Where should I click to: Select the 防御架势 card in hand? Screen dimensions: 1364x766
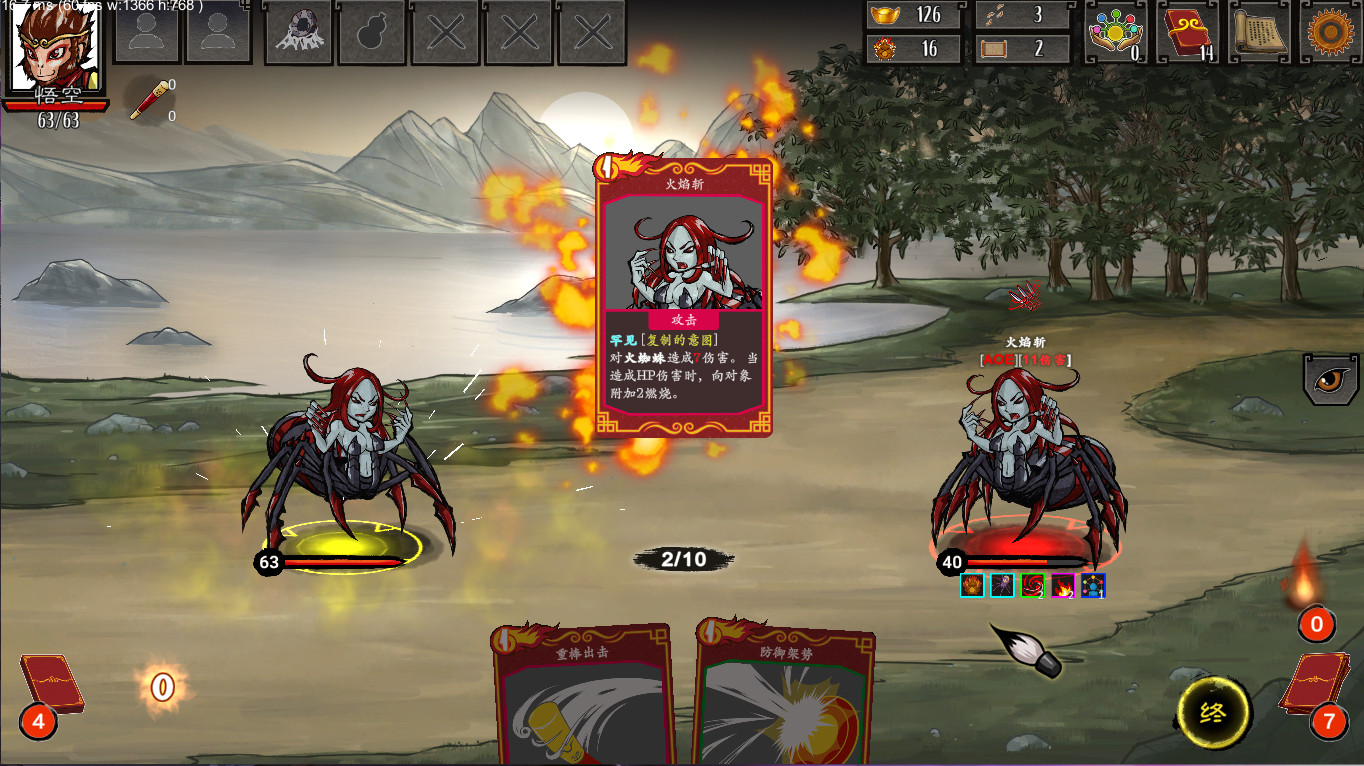(783, 697)
